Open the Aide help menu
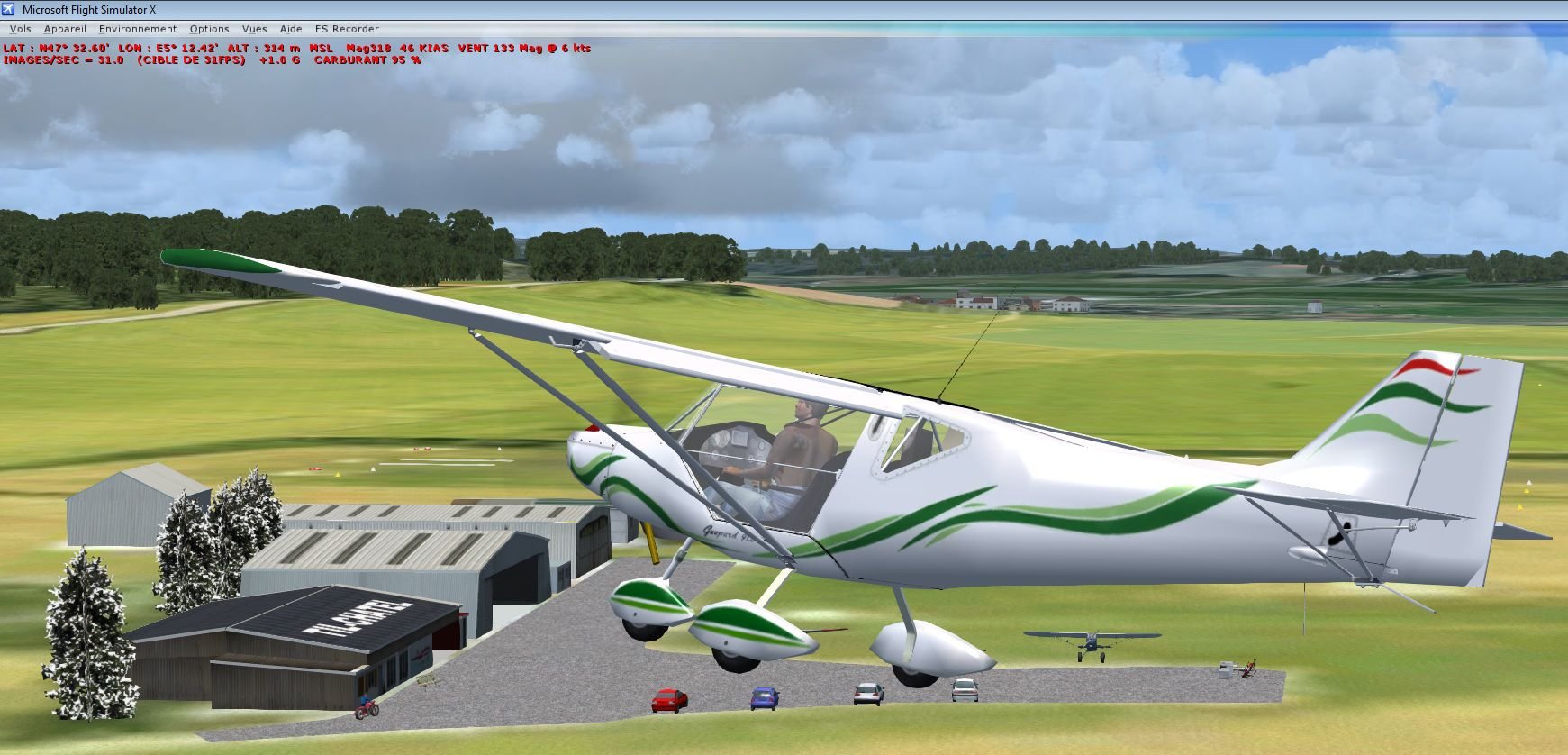1568x755 pixels. tap(291, 29)
